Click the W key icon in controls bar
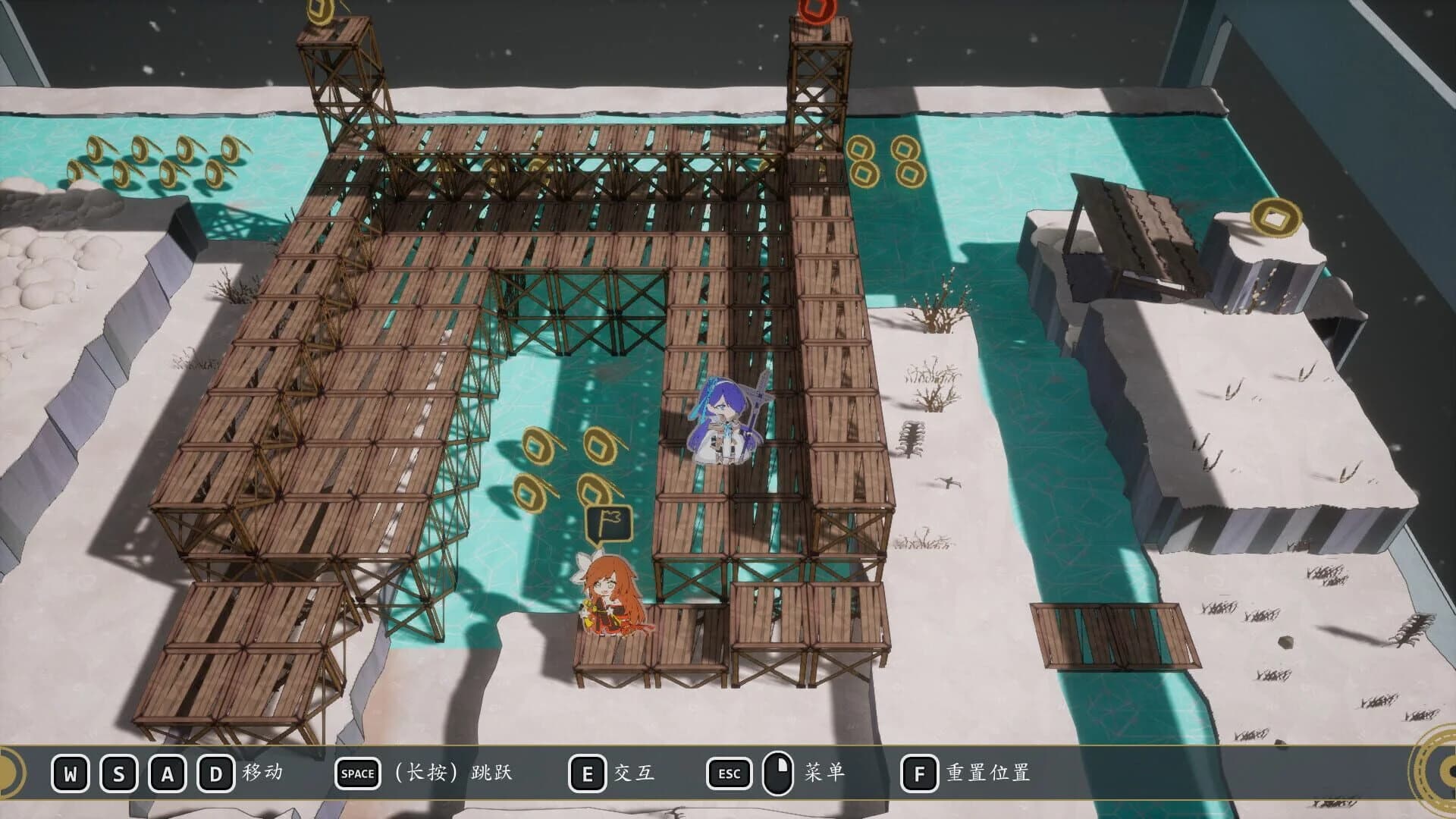 tap(69, 774)
